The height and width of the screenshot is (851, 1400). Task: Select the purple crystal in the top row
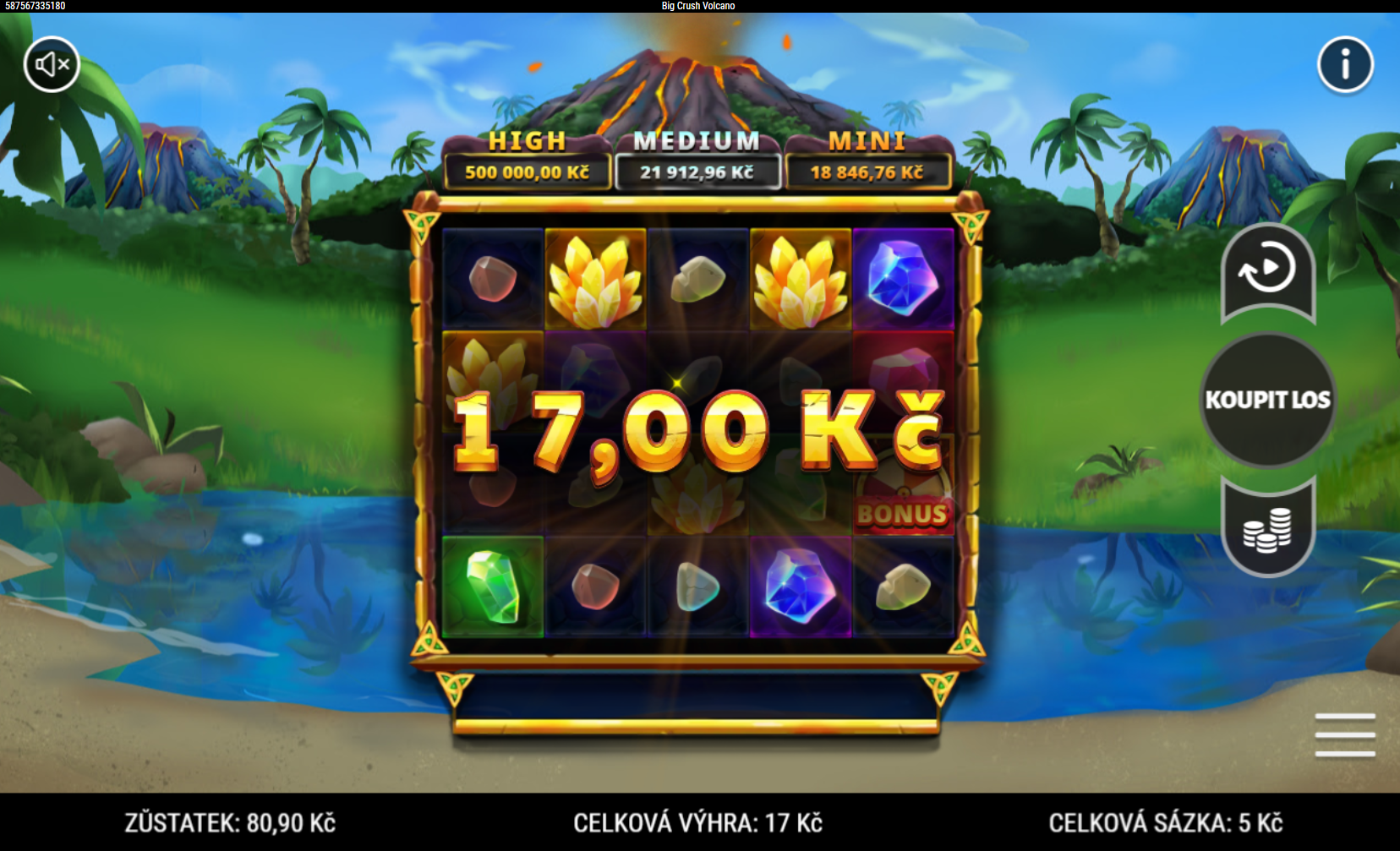[x=901, y=277]
